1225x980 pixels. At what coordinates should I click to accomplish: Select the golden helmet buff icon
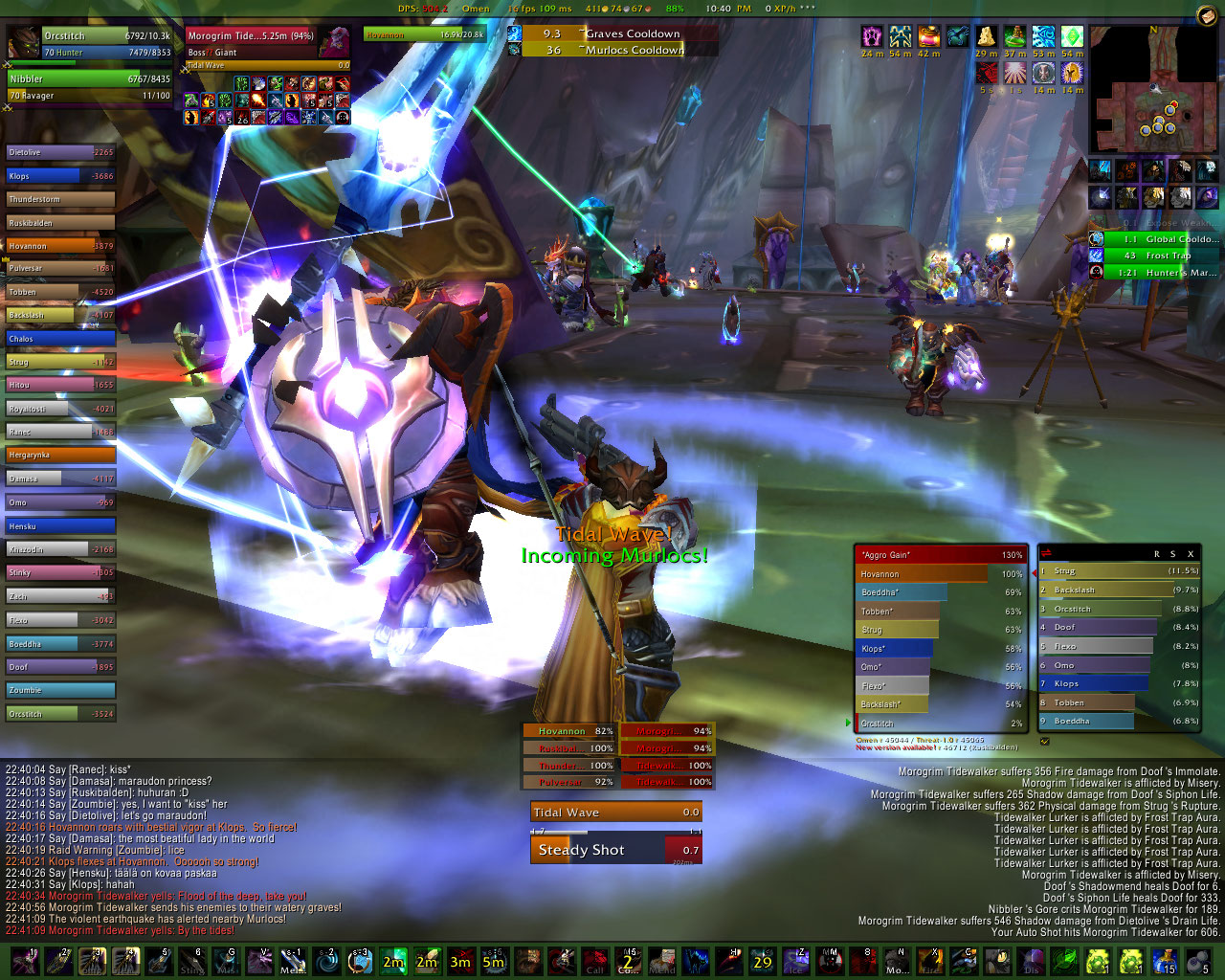point(1073,73)
